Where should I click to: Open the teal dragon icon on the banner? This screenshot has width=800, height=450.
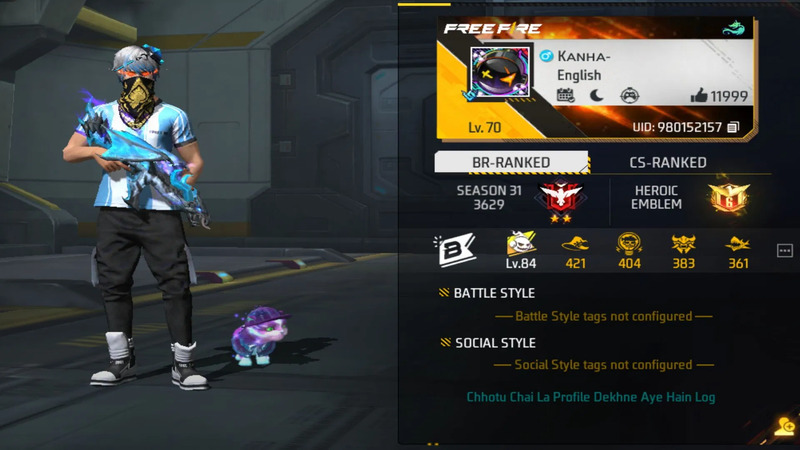click(736, 29)
